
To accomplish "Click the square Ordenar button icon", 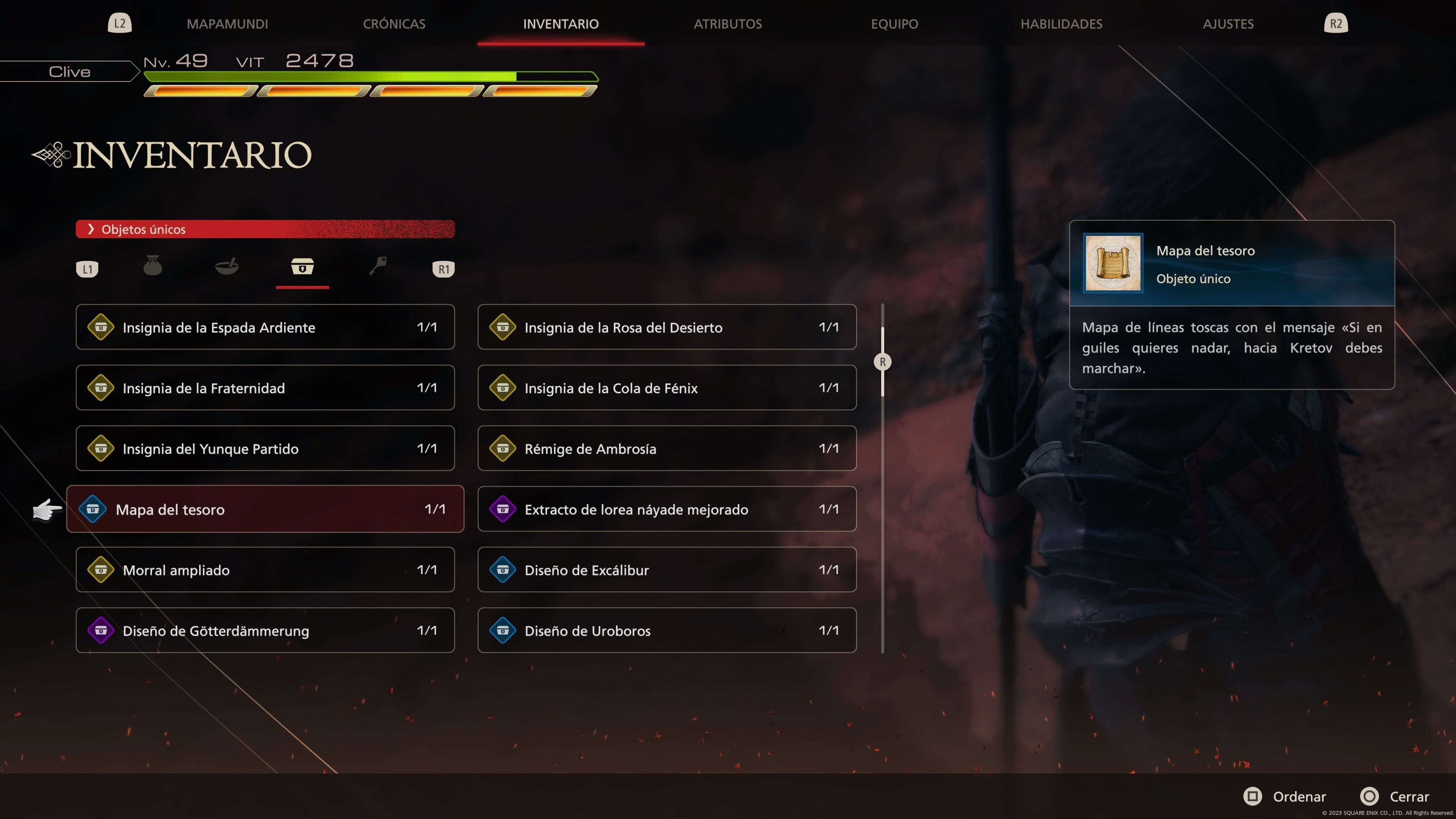I will (x=1252, y=796).
